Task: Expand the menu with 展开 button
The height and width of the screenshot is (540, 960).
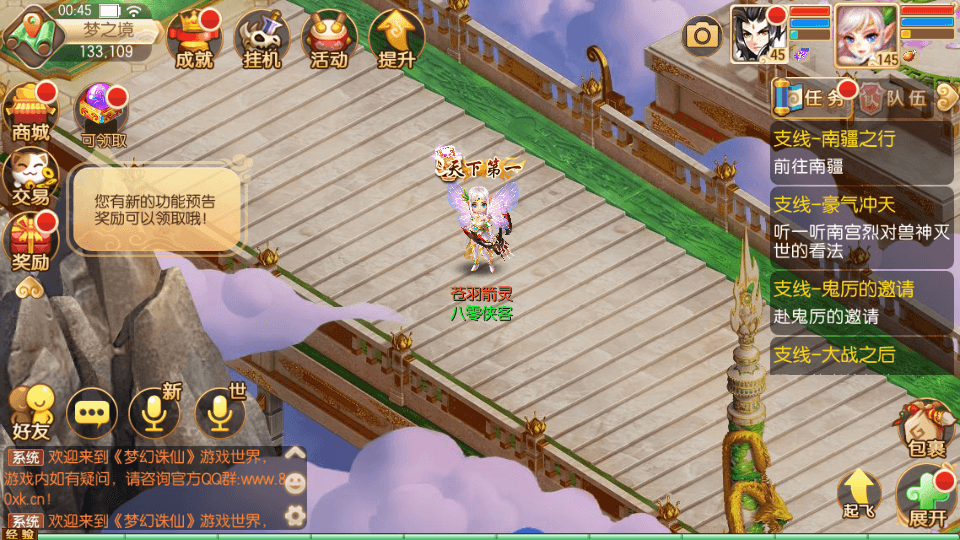Action: coord(927,499)
